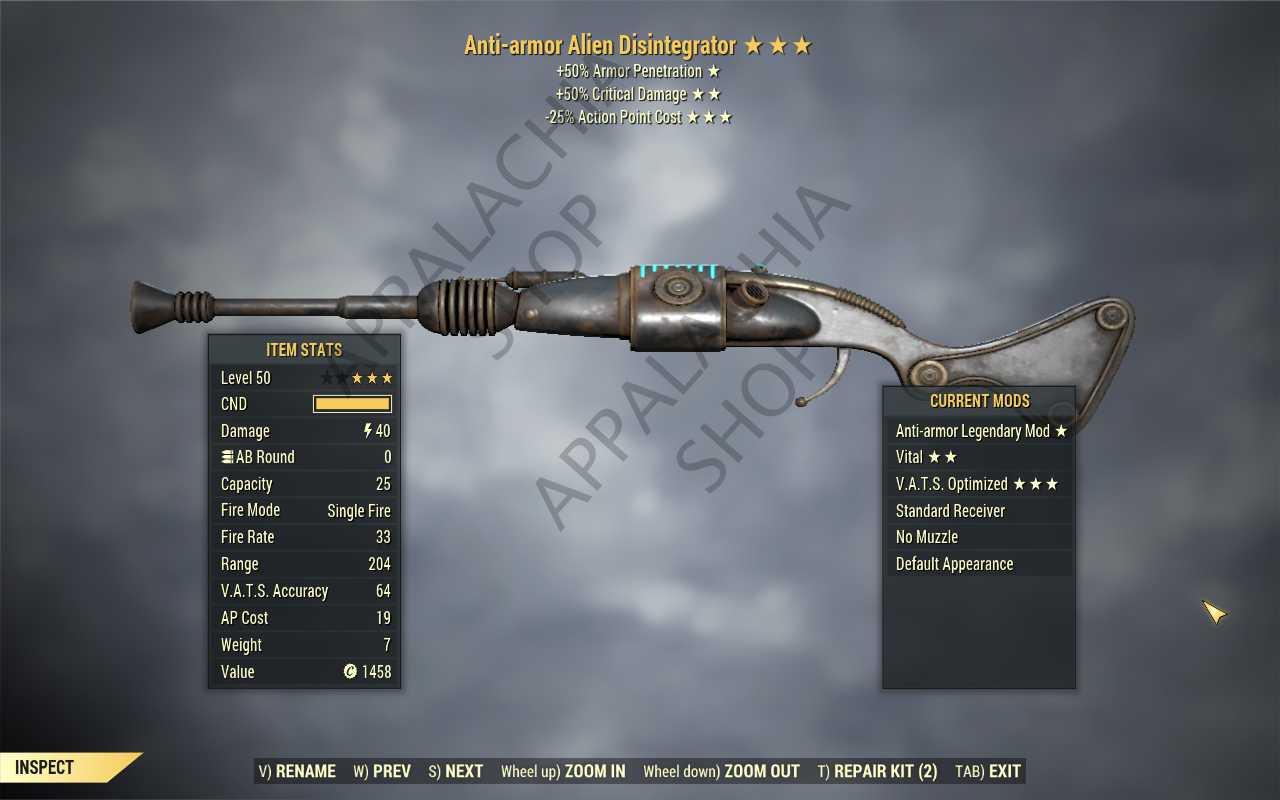Select the Vital mod row
1280x800 pixels.
980,457
